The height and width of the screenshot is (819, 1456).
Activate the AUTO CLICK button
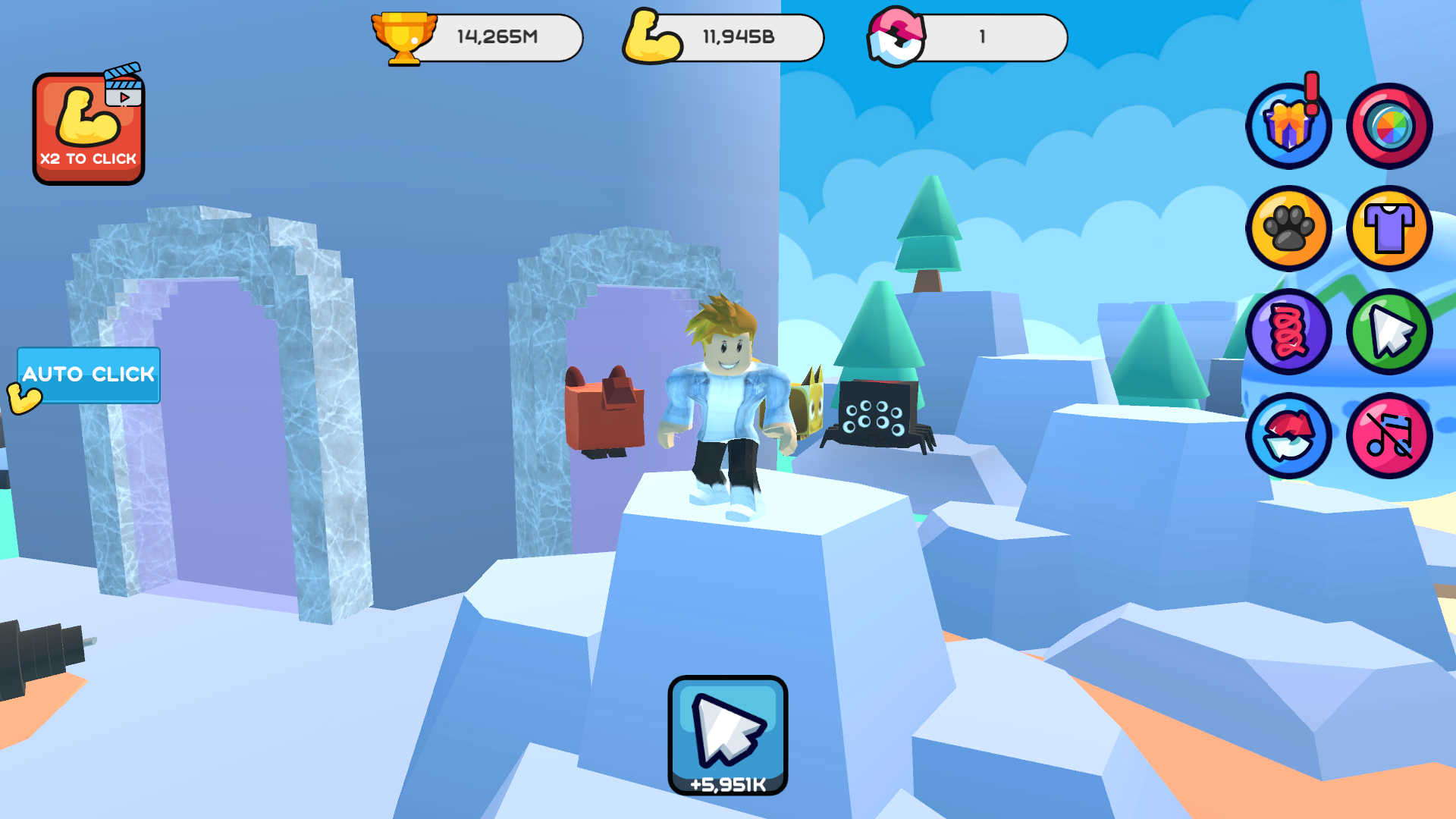coord(88,375)
